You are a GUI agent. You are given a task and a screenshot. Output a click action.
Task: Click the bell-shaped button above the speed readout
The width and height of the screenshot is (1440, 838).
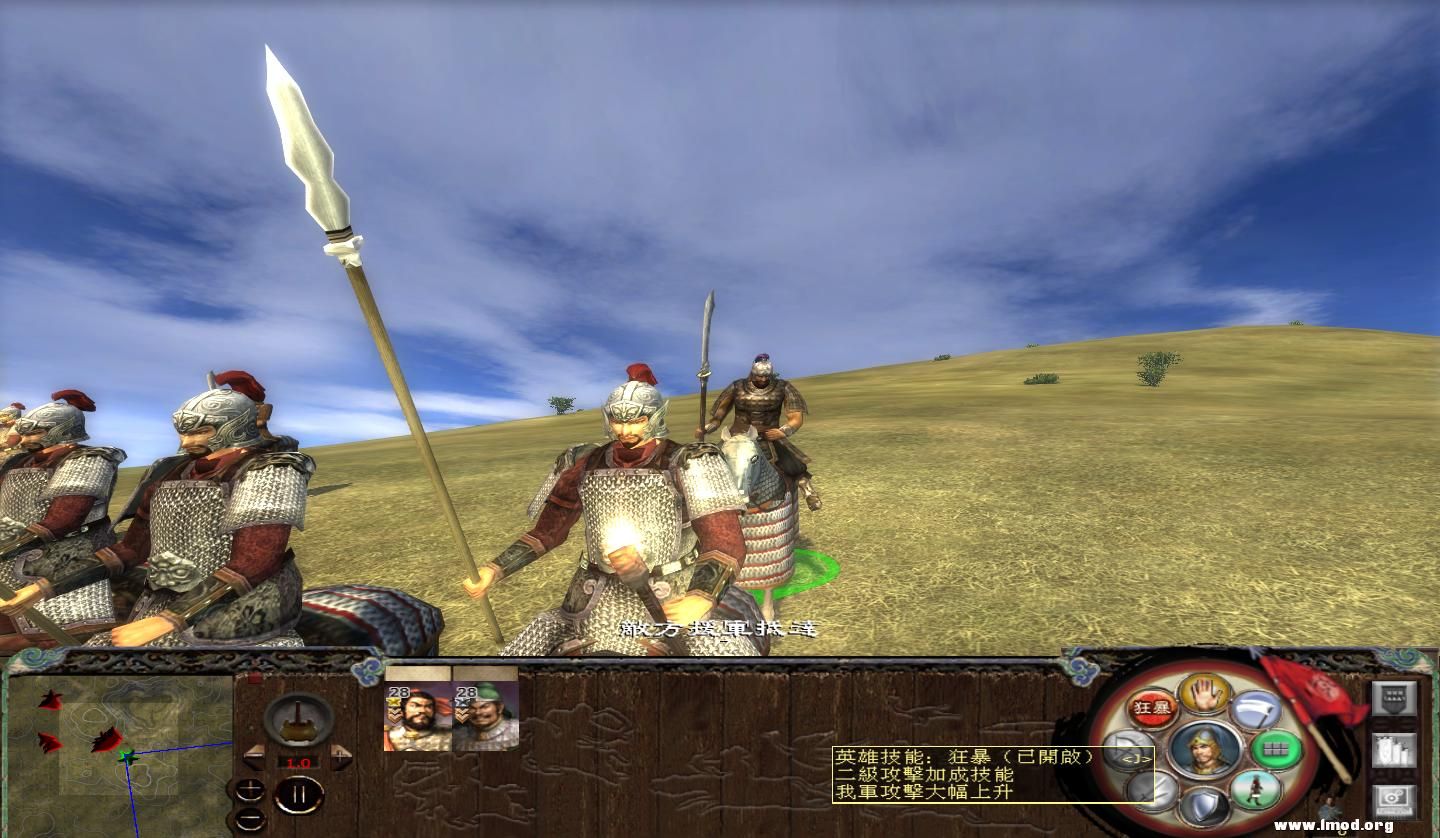click(298, 720)
